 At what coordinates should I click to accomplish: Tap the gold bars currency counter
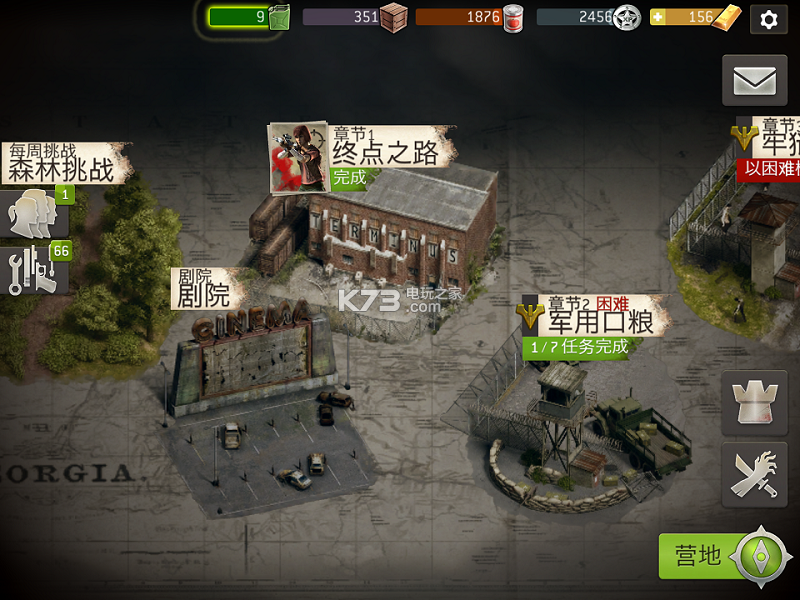click(x=698, y=17)
